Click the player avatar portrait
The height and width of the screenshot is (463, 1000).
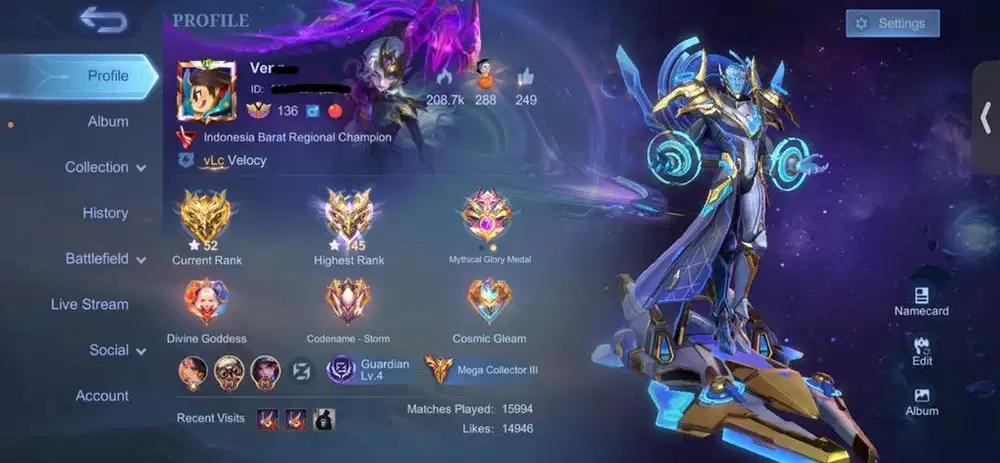click(x=205, y=90)
